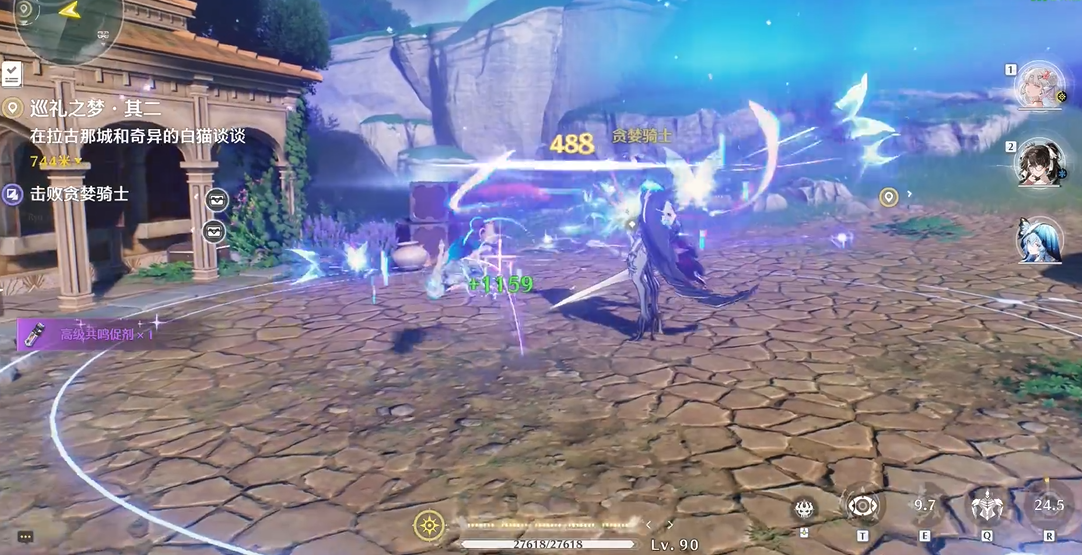Tap the flaming skull icon
Viewport: 1082px width, 555px height.
pyautogui.click(x=805, y=508)
